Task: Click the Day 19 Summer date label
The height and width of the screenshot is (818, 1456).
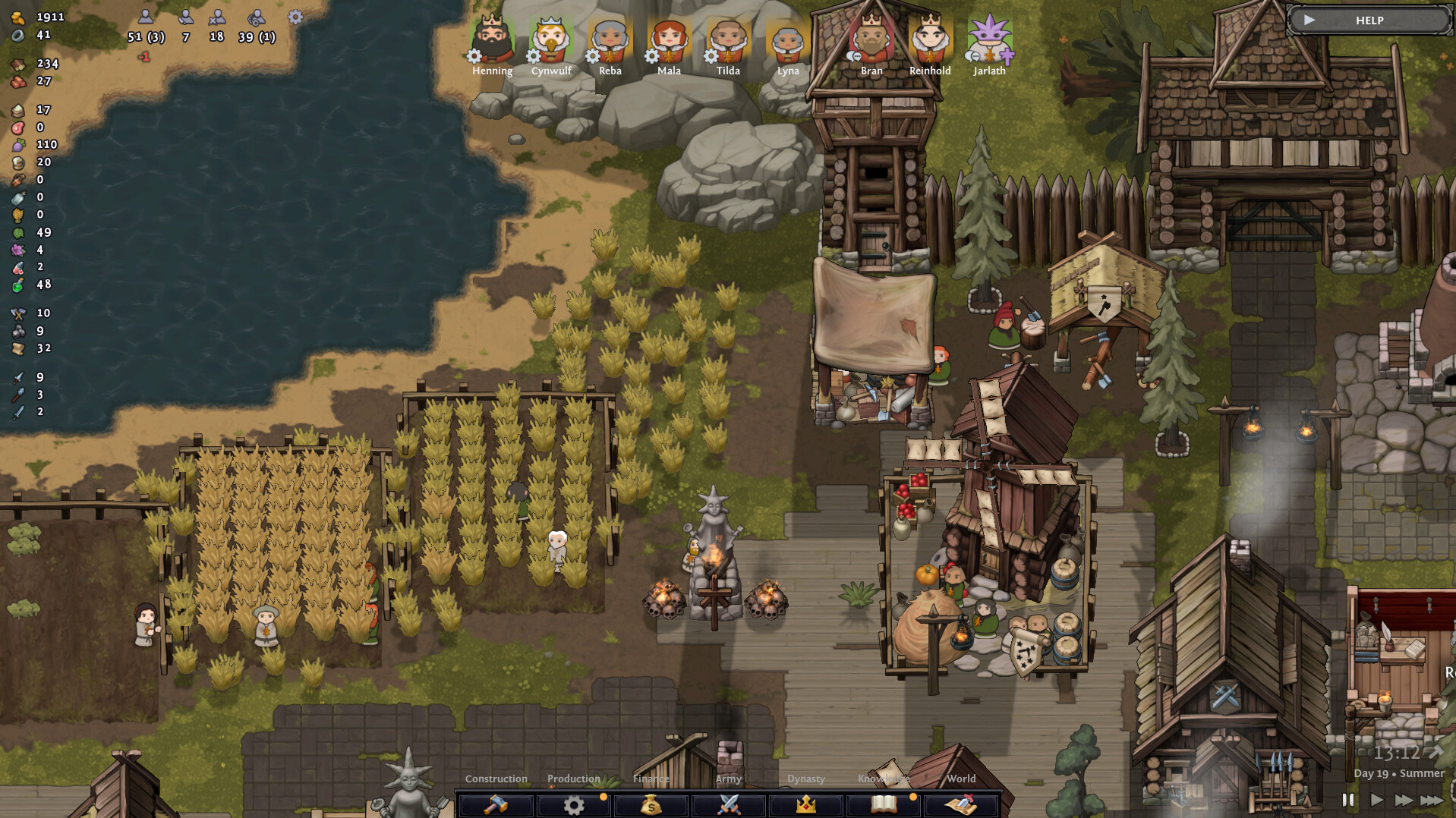Action: click(x=1398, y=773)
